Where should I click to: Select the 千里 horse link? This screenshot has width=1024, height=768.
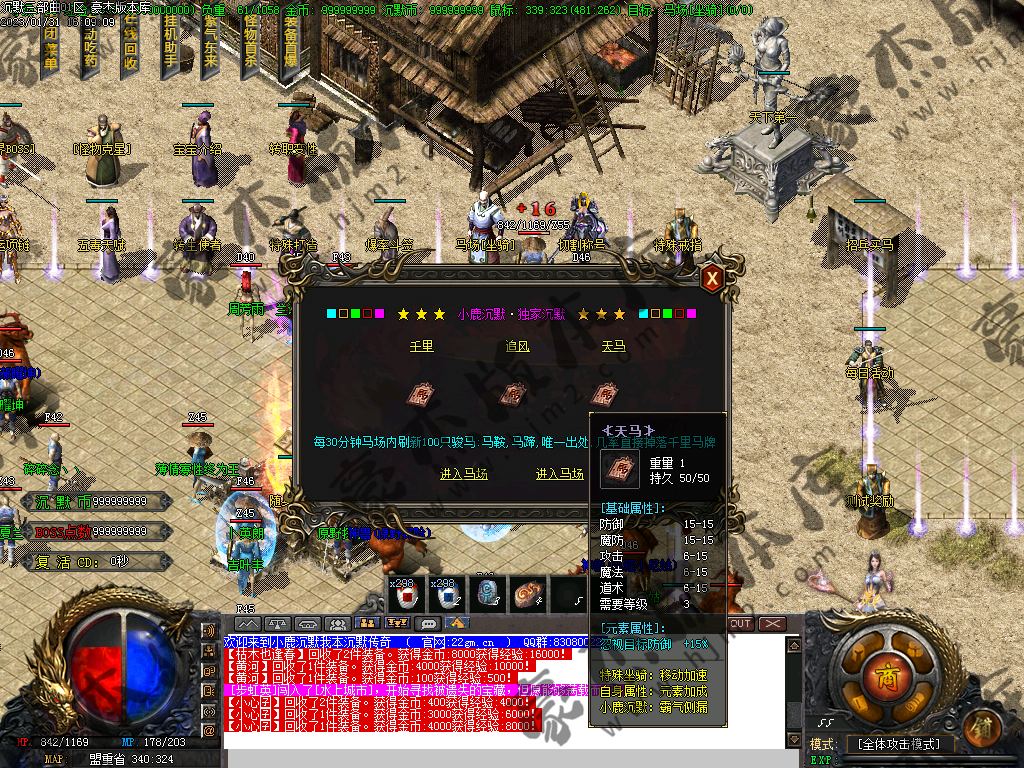coord(422,346)
